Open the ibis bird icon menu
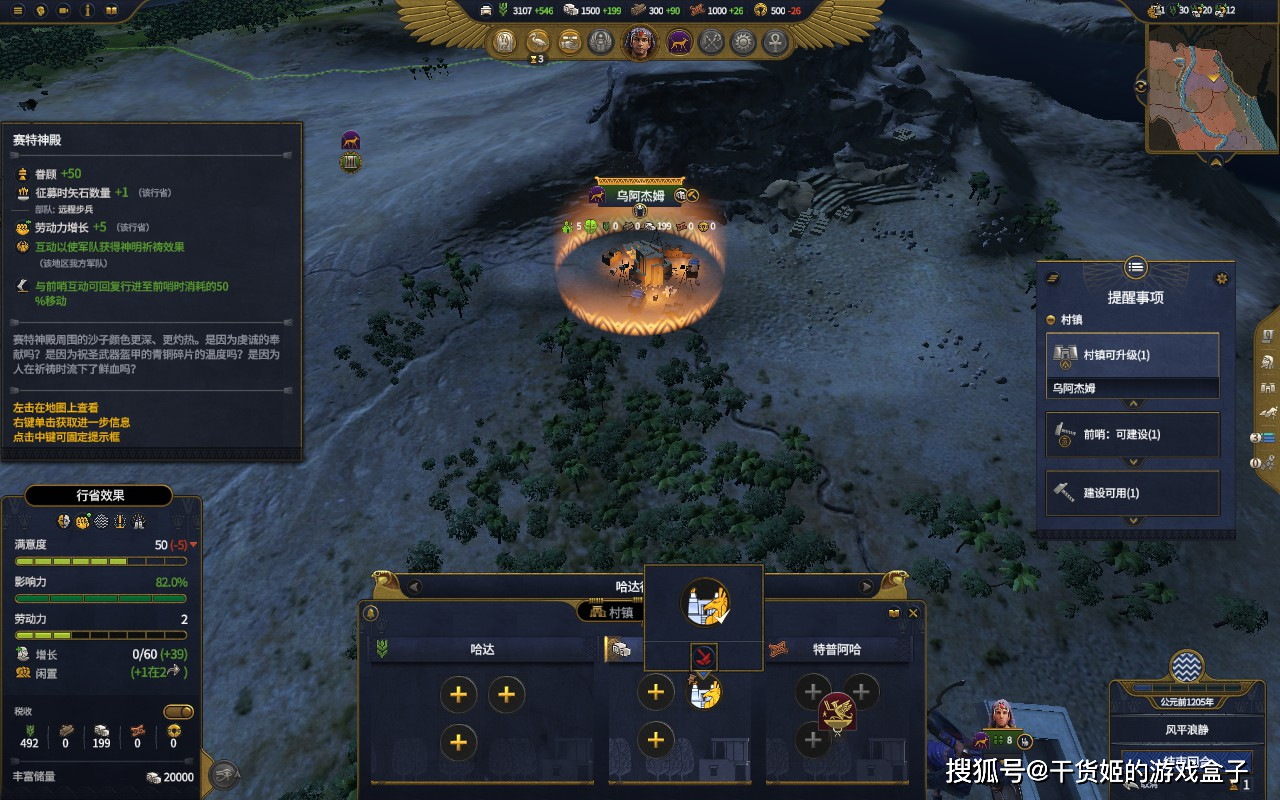Image resolution: width=1280 pixels, height=800 pixels. click(537, 42)
